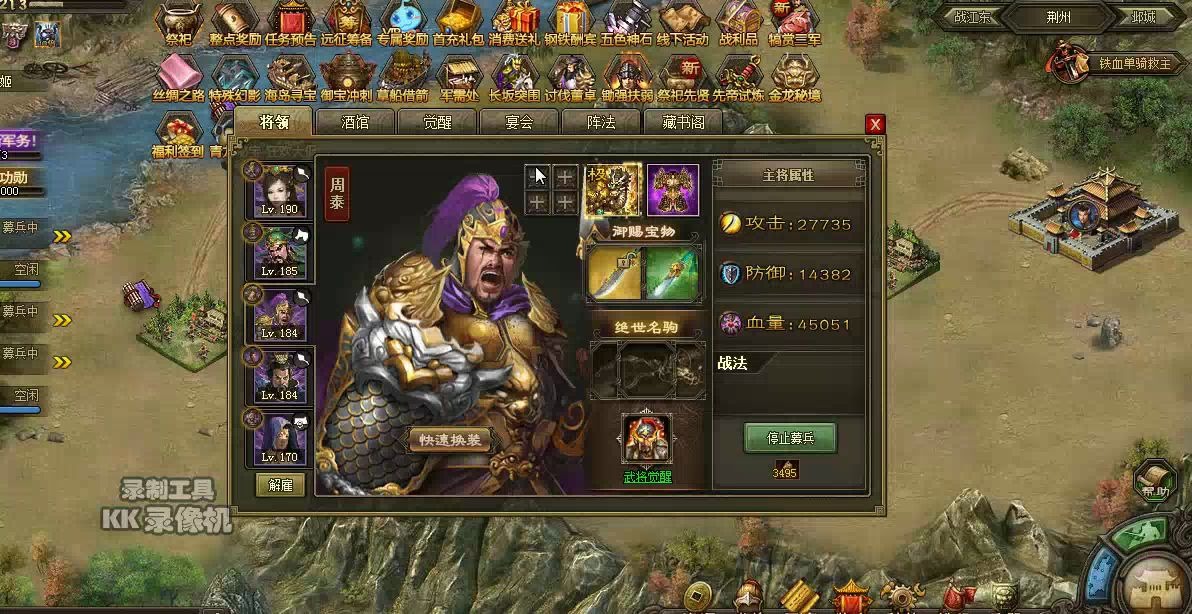Image resolution: width=1192 pixels, height=614 pixels.
Task: Open the 丝绸之路 Silk Road event
Action: tap(179, 78)
